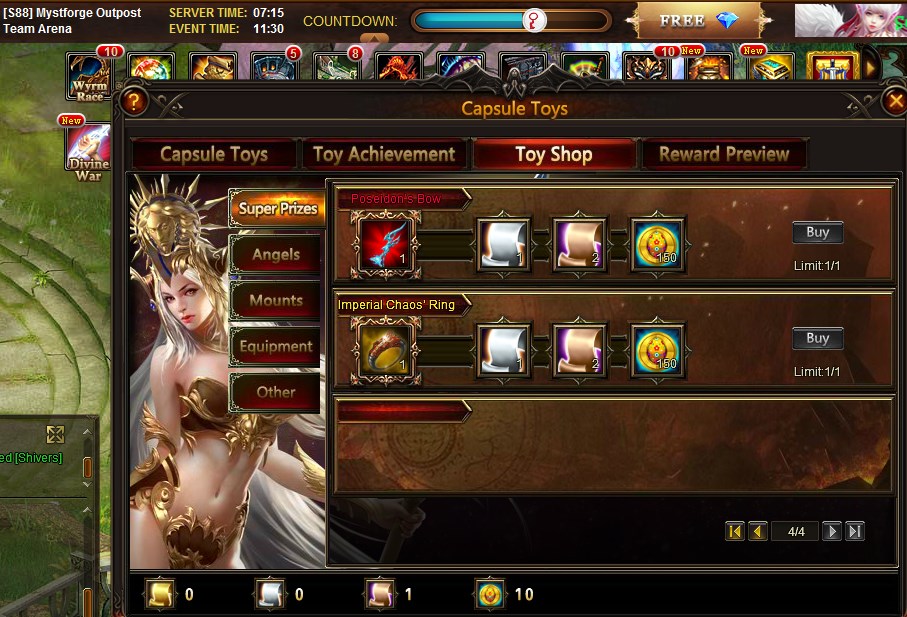Image resolution: width=907 pixels, height=617 pixels.
Task: Open the Toy Achievement tab
Action: (384, 154)
